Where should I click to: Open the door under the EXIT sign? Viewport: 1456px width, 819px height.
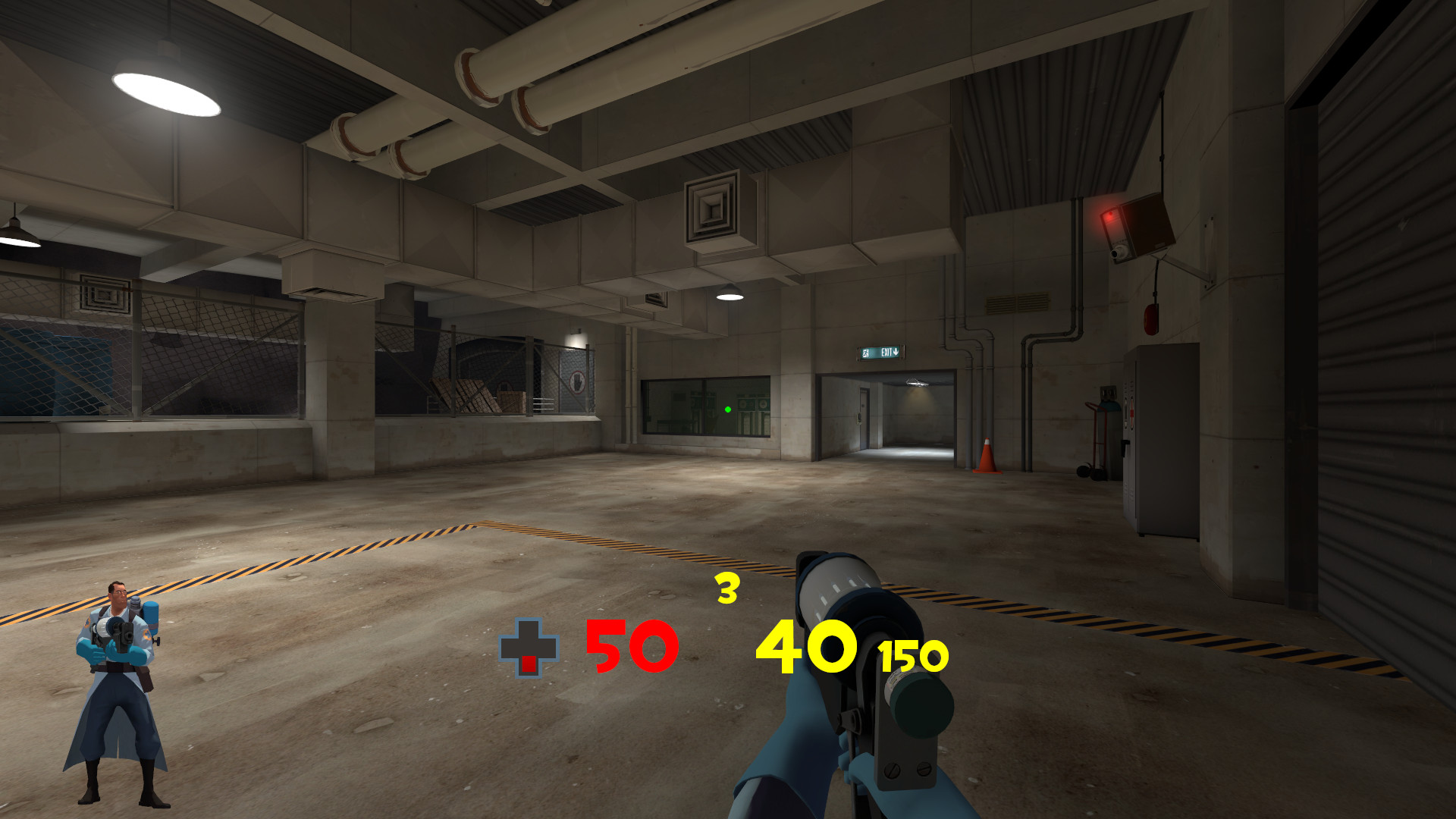click(864, 421)
